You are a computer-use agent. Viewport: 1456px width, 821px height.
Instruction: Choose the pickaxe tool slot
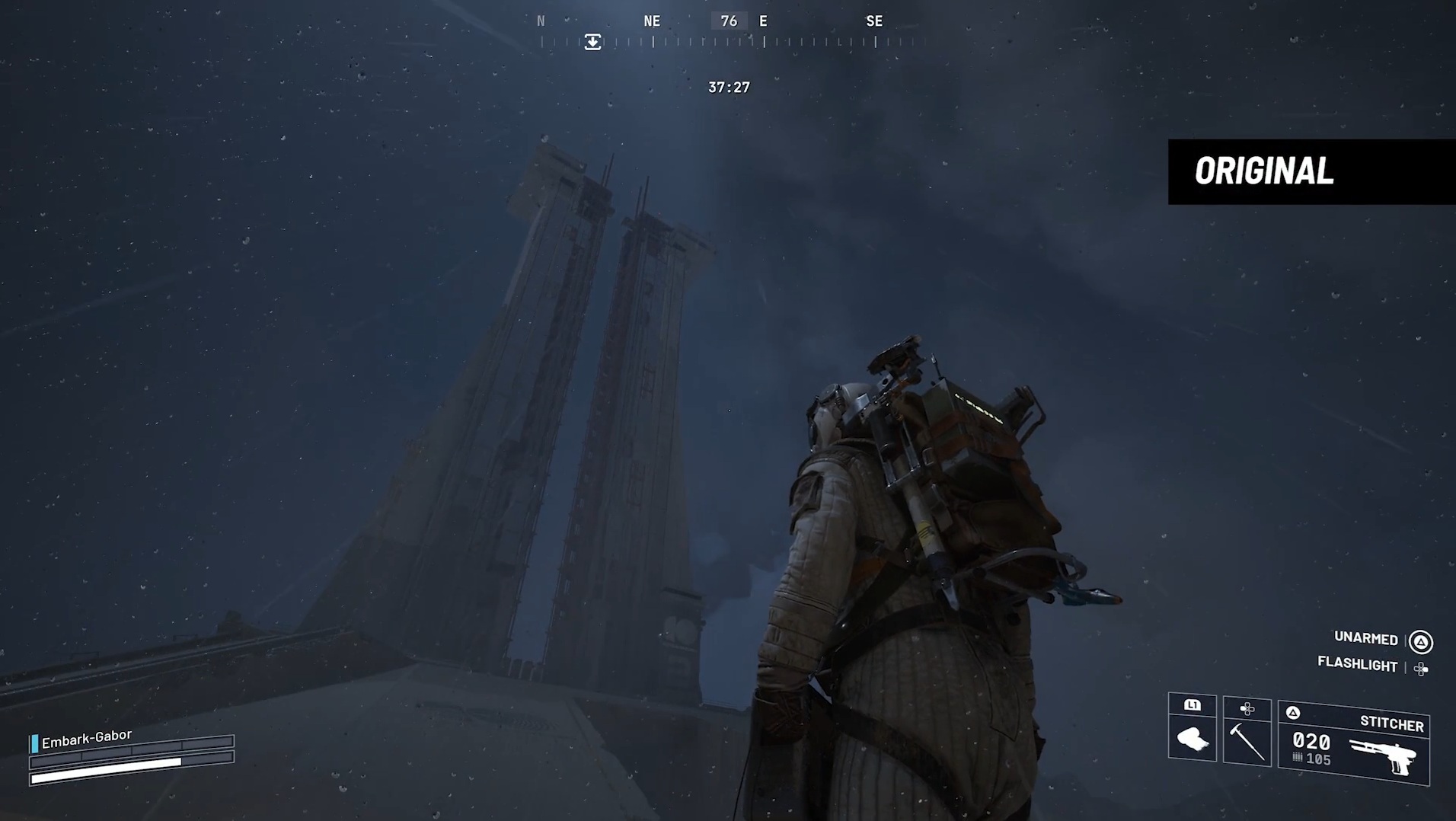[1247, 731]
